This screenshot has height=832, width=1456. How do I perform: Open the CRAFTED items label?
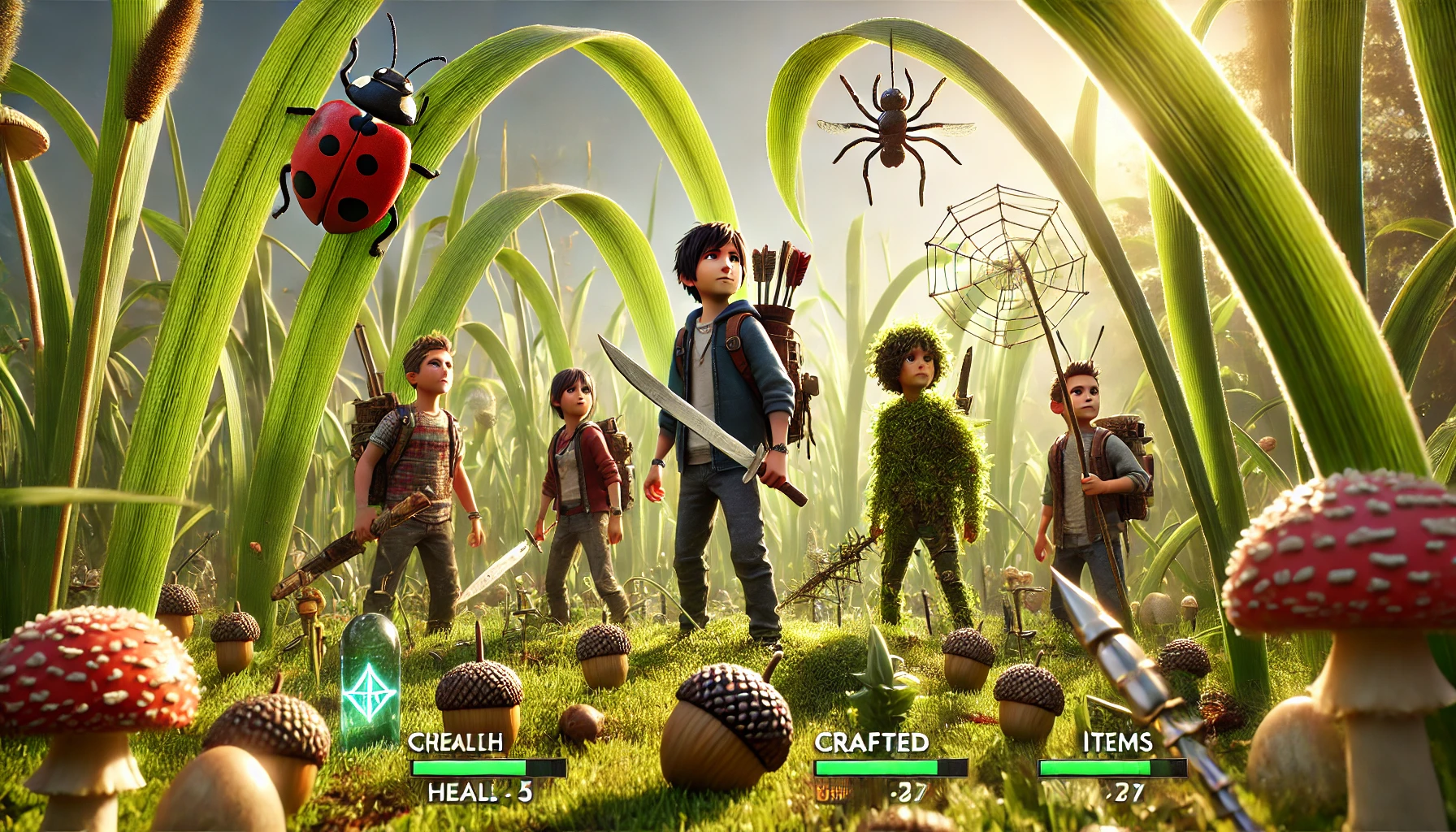tap(872, 742)
